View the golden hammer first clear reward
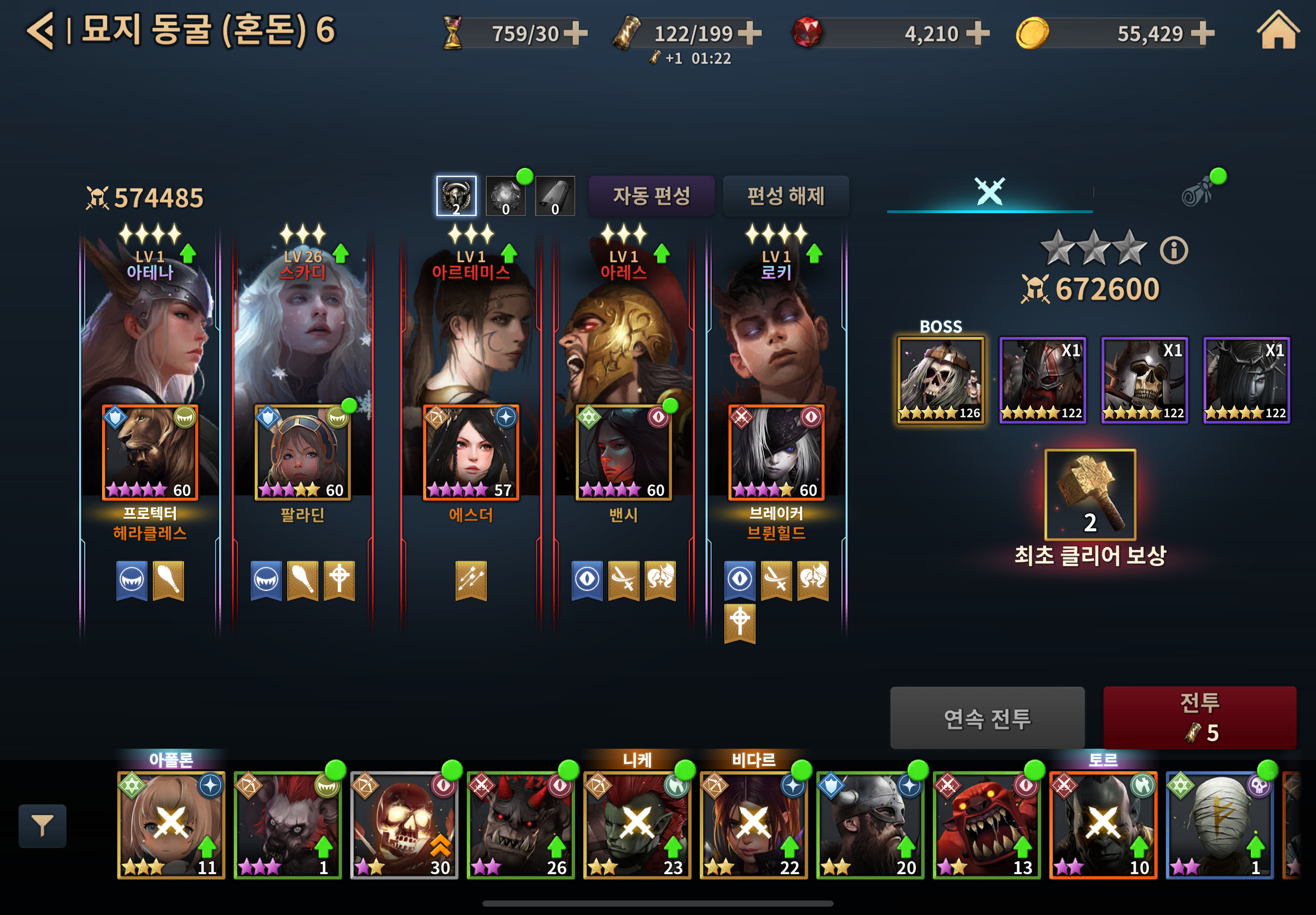 pos(1090,494)
